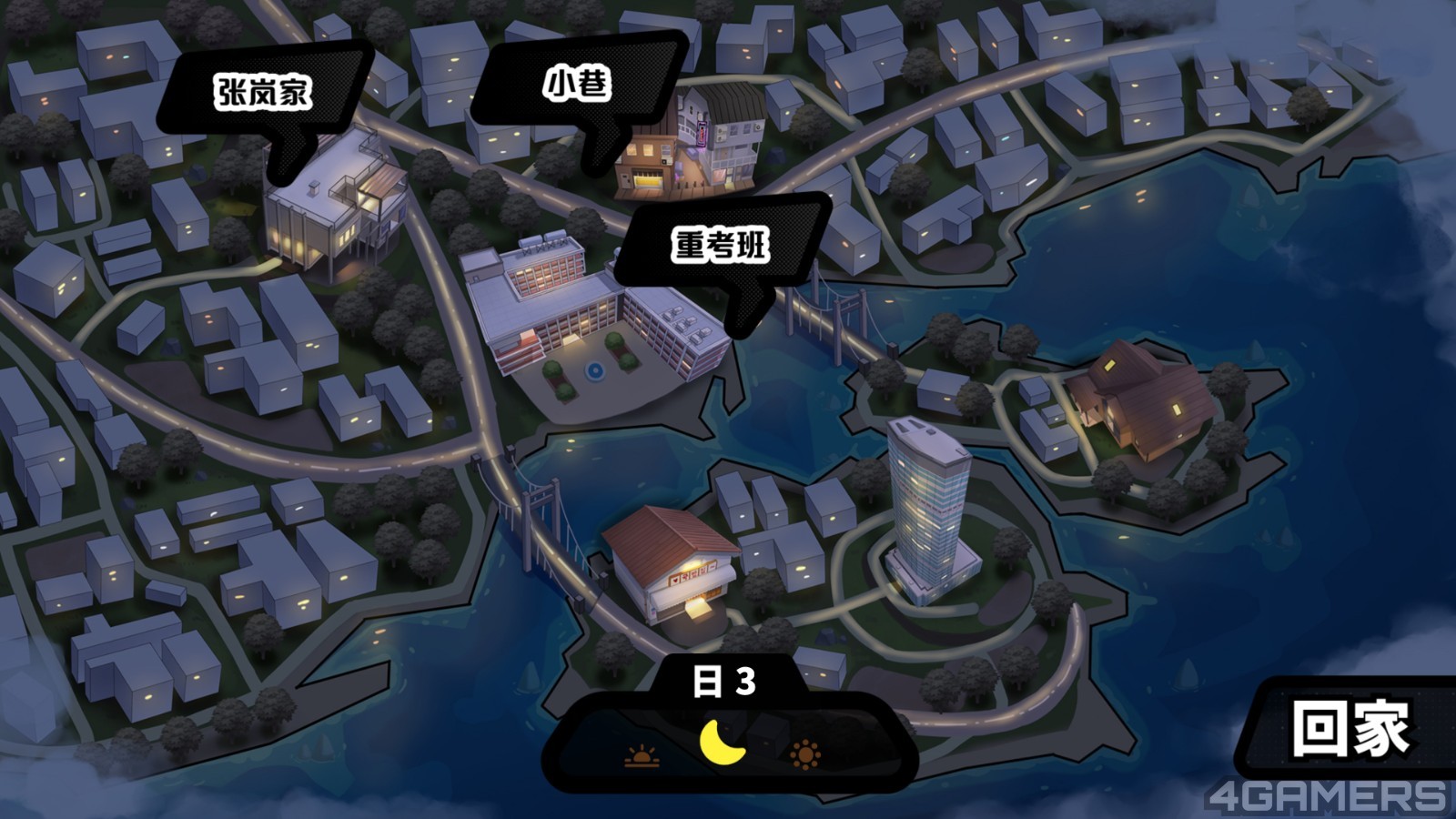This screenshot has width=1456, height=819.
Task: Choose the 回家 go home button
Action: (1350, 728)
